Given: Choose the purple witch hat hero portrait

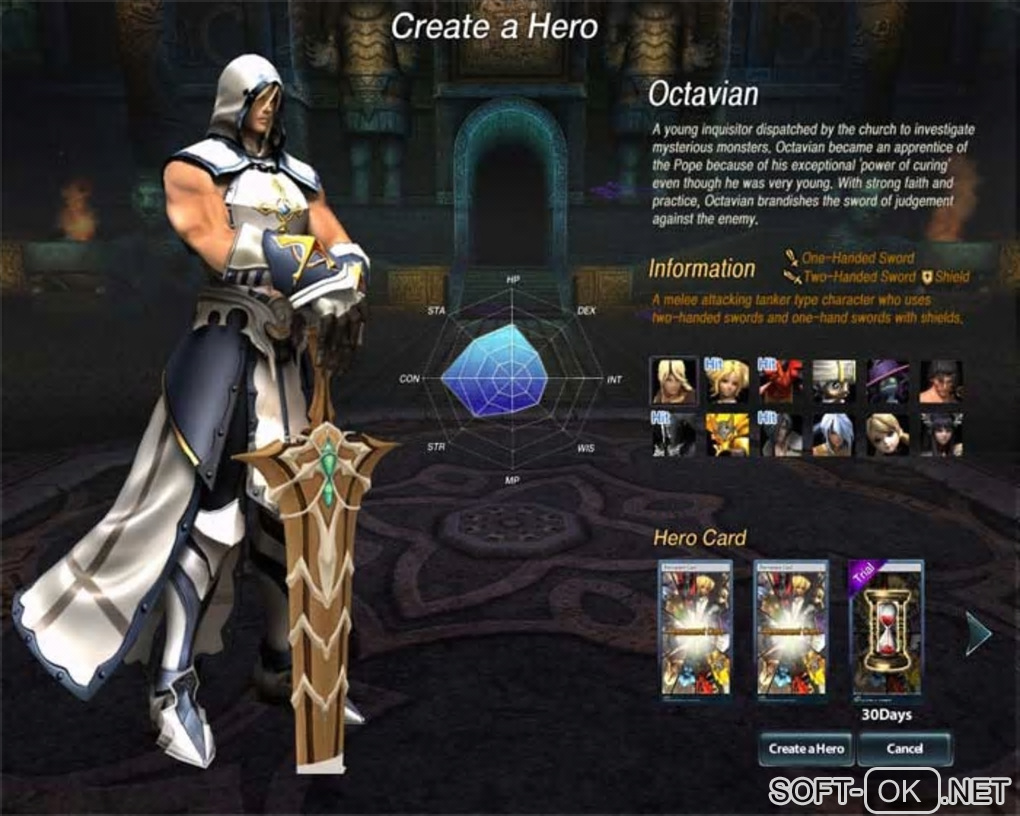Looking at the screenshot, I should coord(887,381).
